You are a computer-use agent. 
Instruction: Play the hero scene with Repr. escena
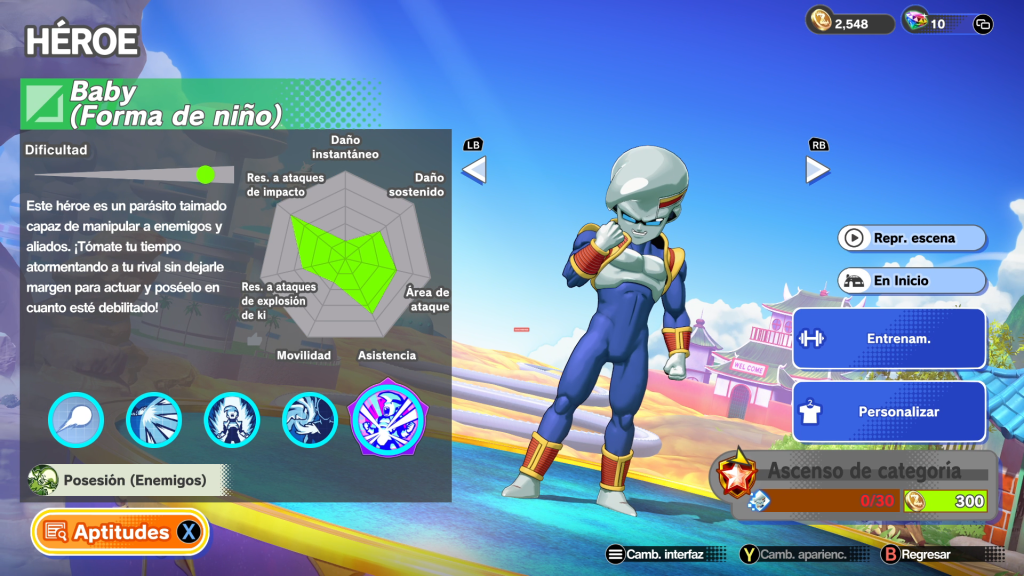point(912,238)
